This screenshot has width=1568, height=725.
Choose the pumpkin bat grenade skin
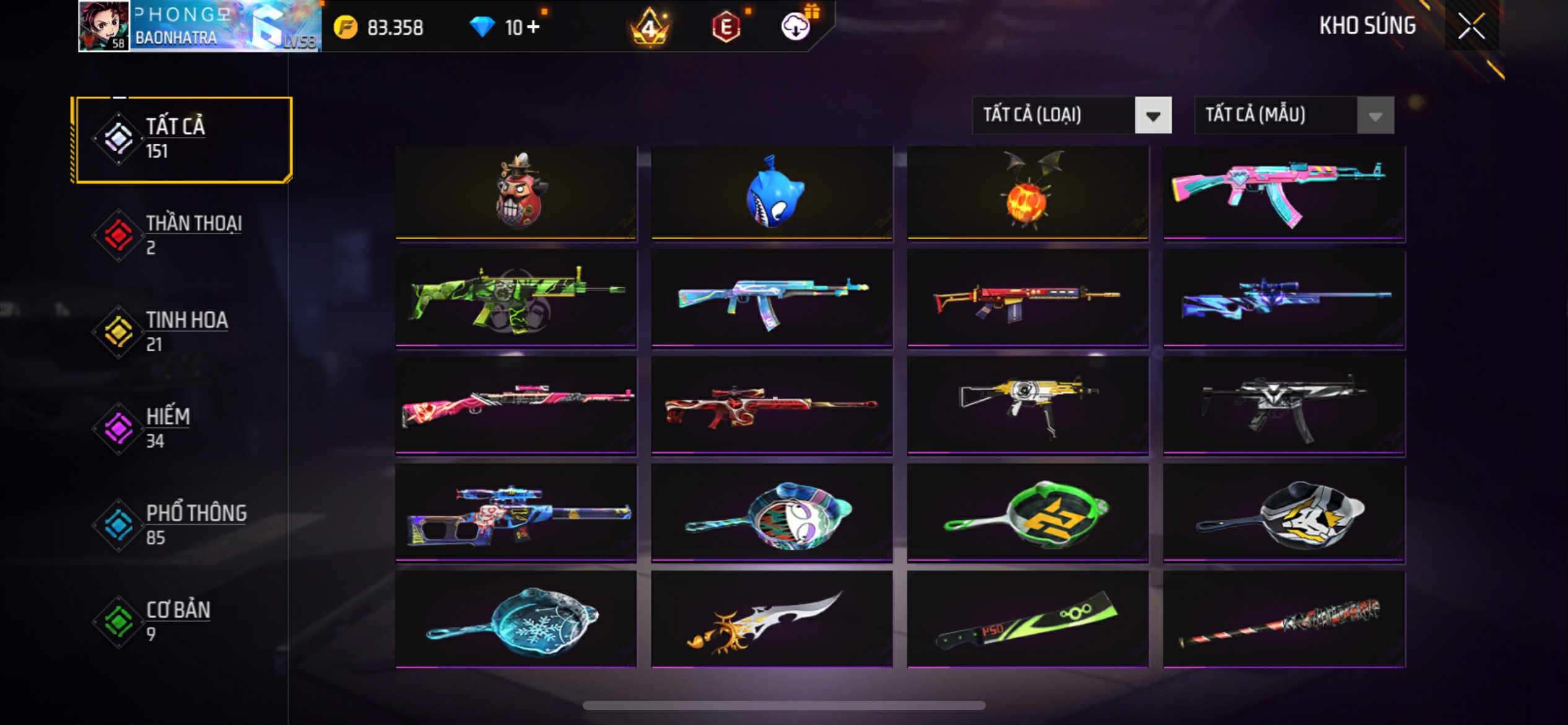[x=1027, y=192]
